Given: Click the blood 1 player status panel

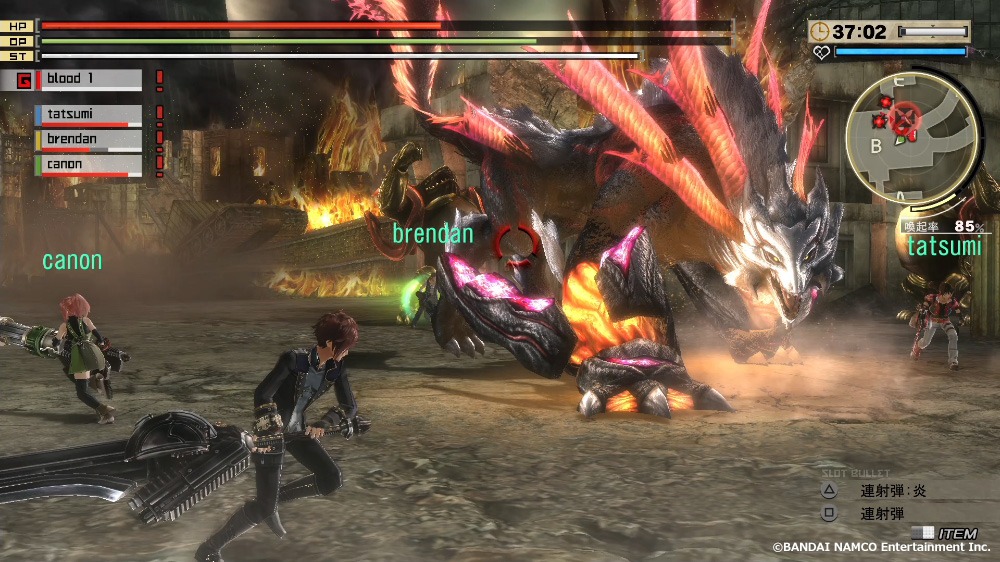Looking at the screenshot, I should pyautogui.click(x=88, y=79).
